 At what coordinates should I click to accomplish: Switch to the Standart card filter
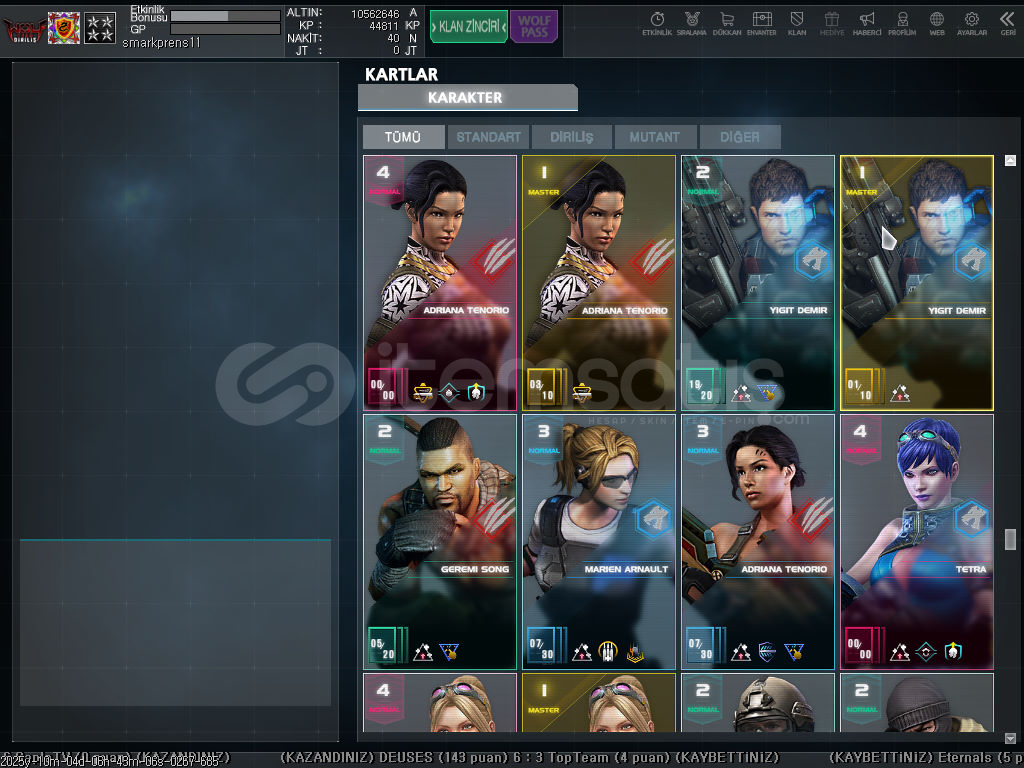pos(488,137)
